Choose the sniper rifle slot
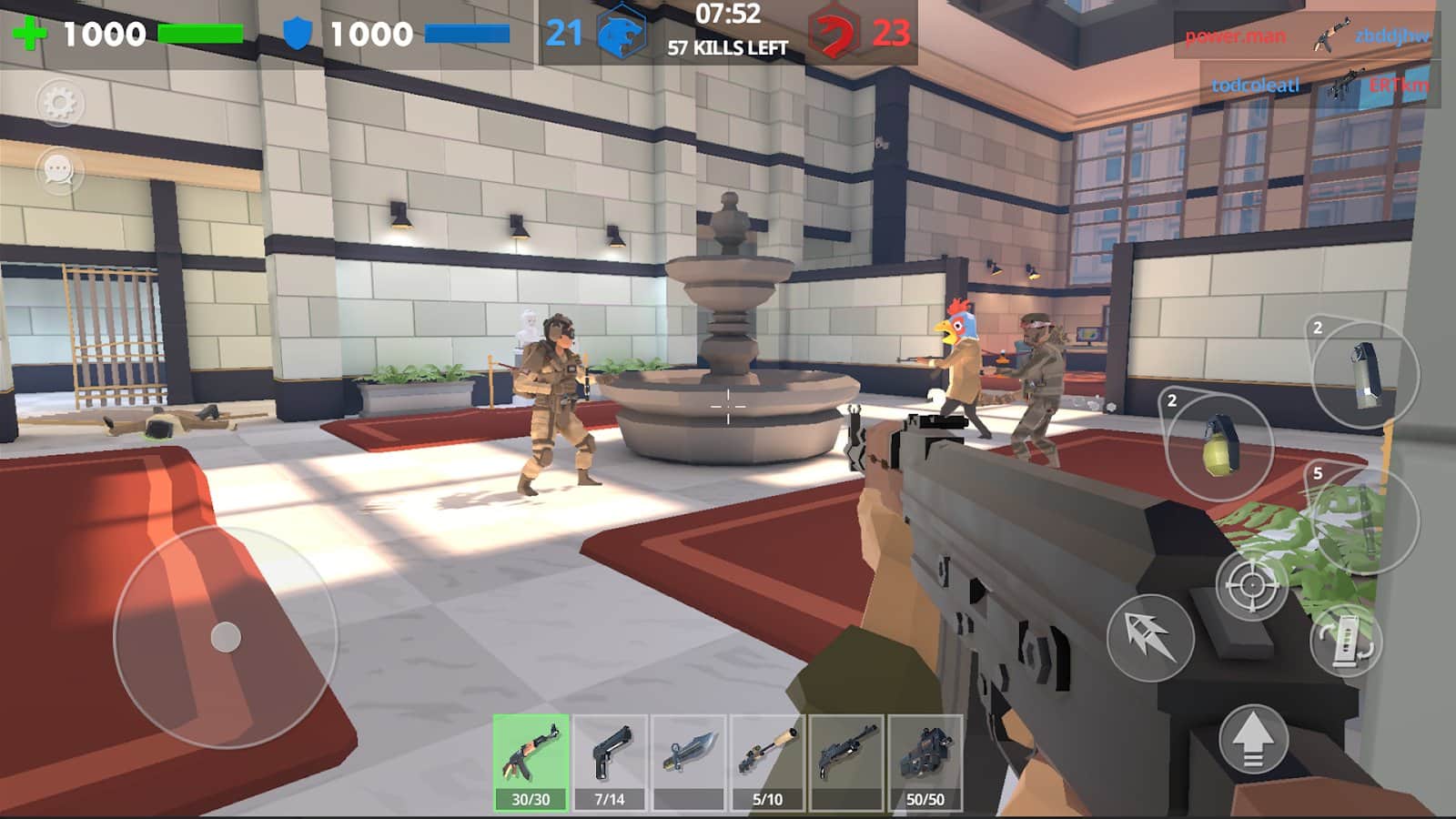This screenshot has height=819, width=1456. [x=767, y=761]
